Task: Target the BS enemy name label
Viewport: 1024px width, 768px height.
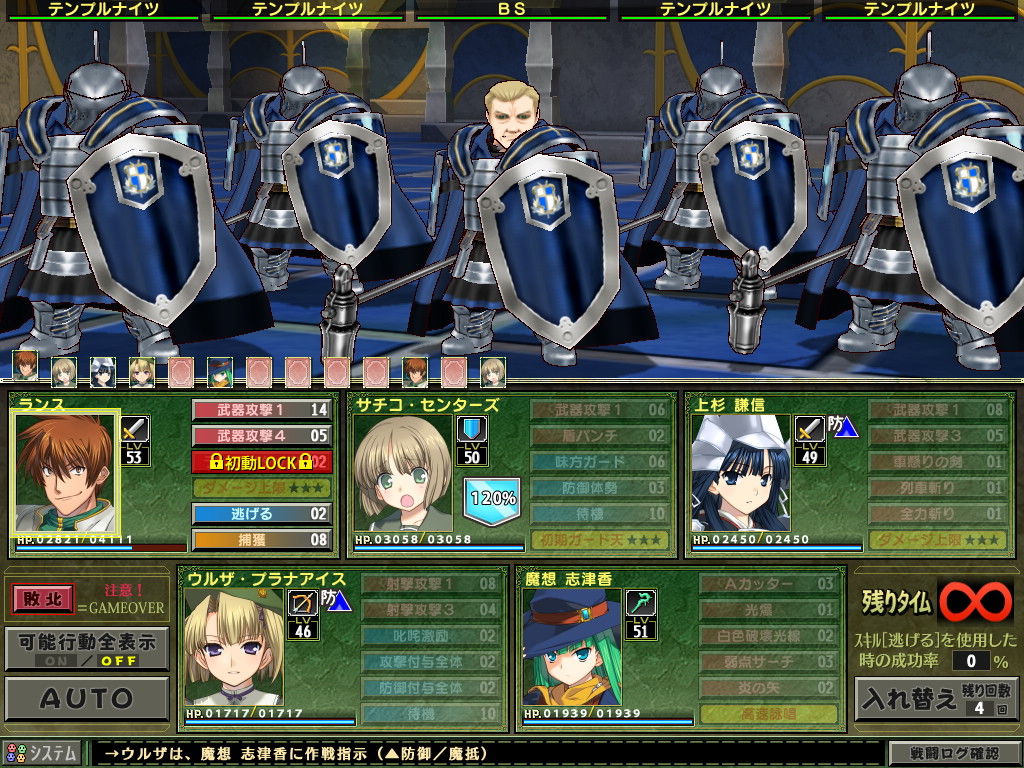Action: coord(511,9)
